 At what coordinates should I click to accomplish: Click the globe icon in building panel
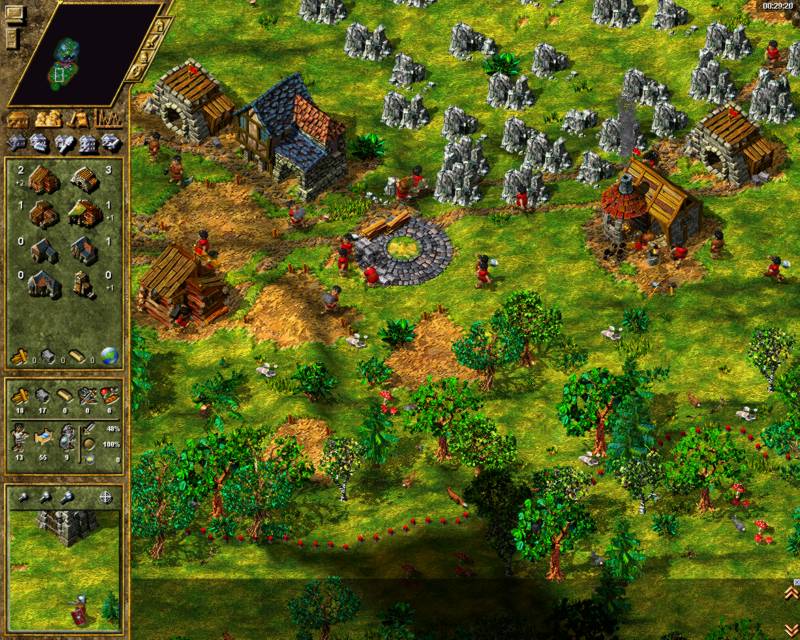tap(108, 355)
